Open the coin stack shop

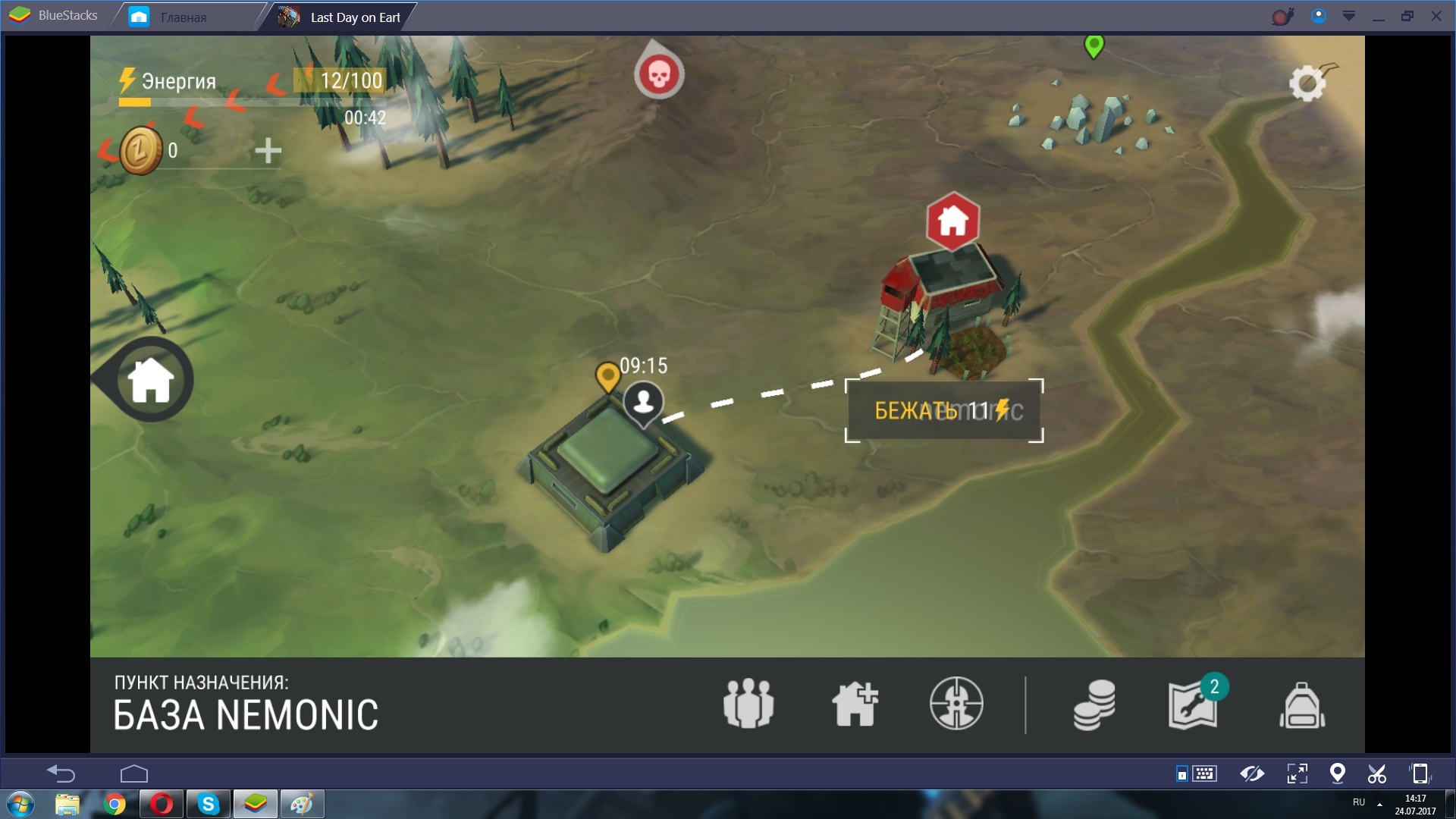[1094, 705]
